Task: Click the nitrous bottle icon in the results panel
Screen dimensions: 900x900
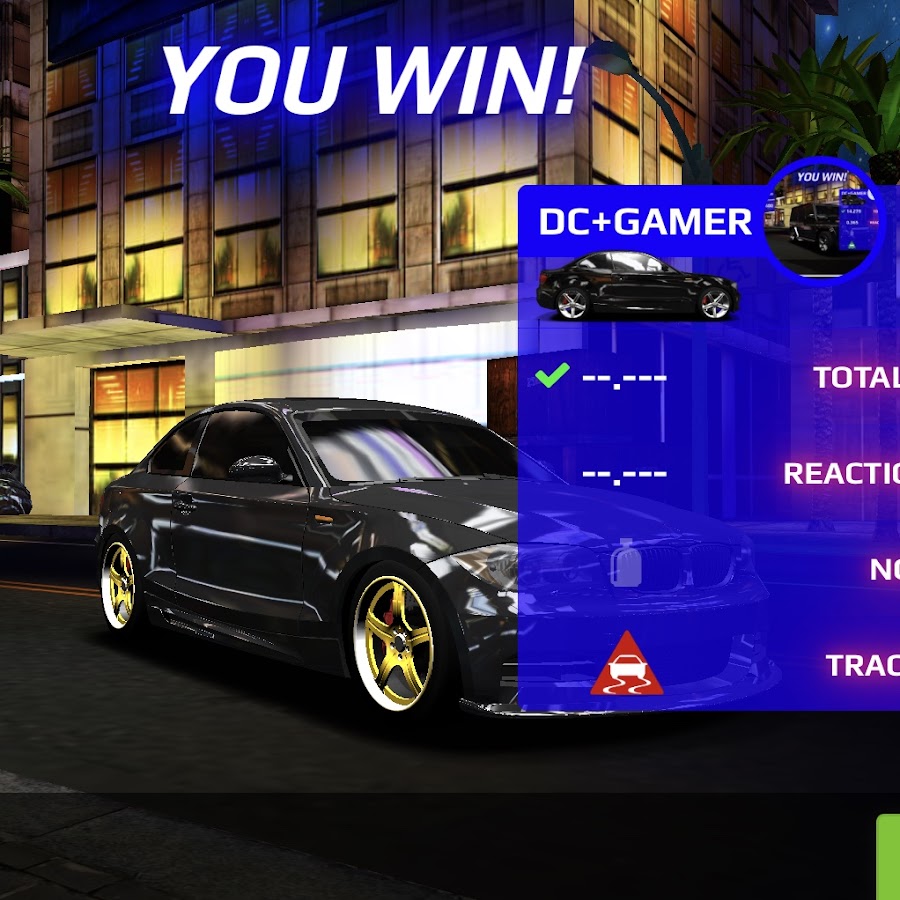Action: tap(627, 565)
